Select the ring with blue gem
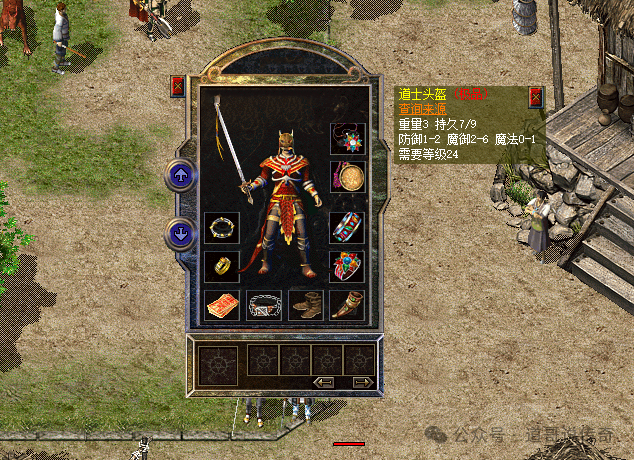634x460 pixels. tap(347, 266)
